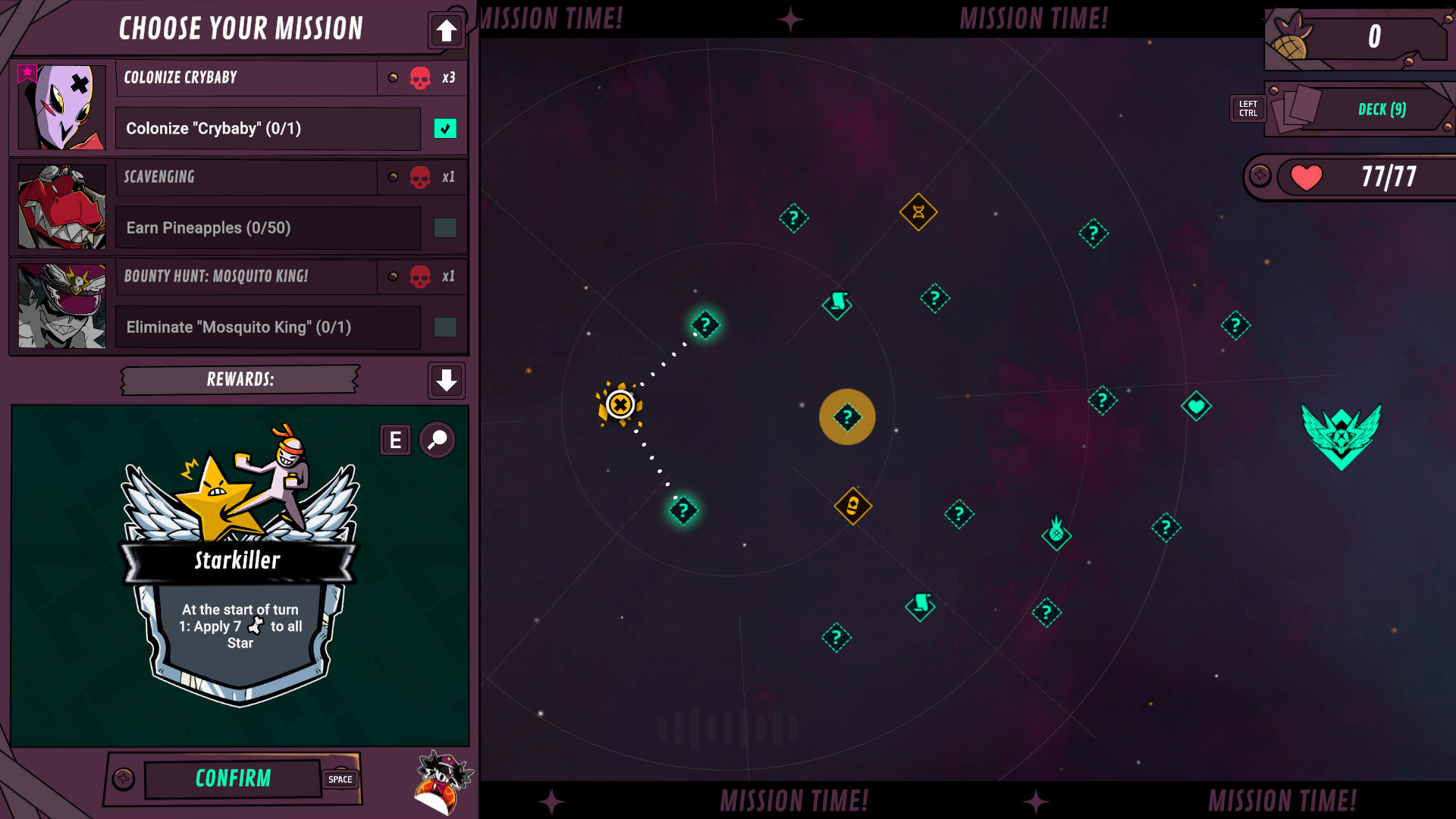Click the heart node on the right side

(1196, 406)
